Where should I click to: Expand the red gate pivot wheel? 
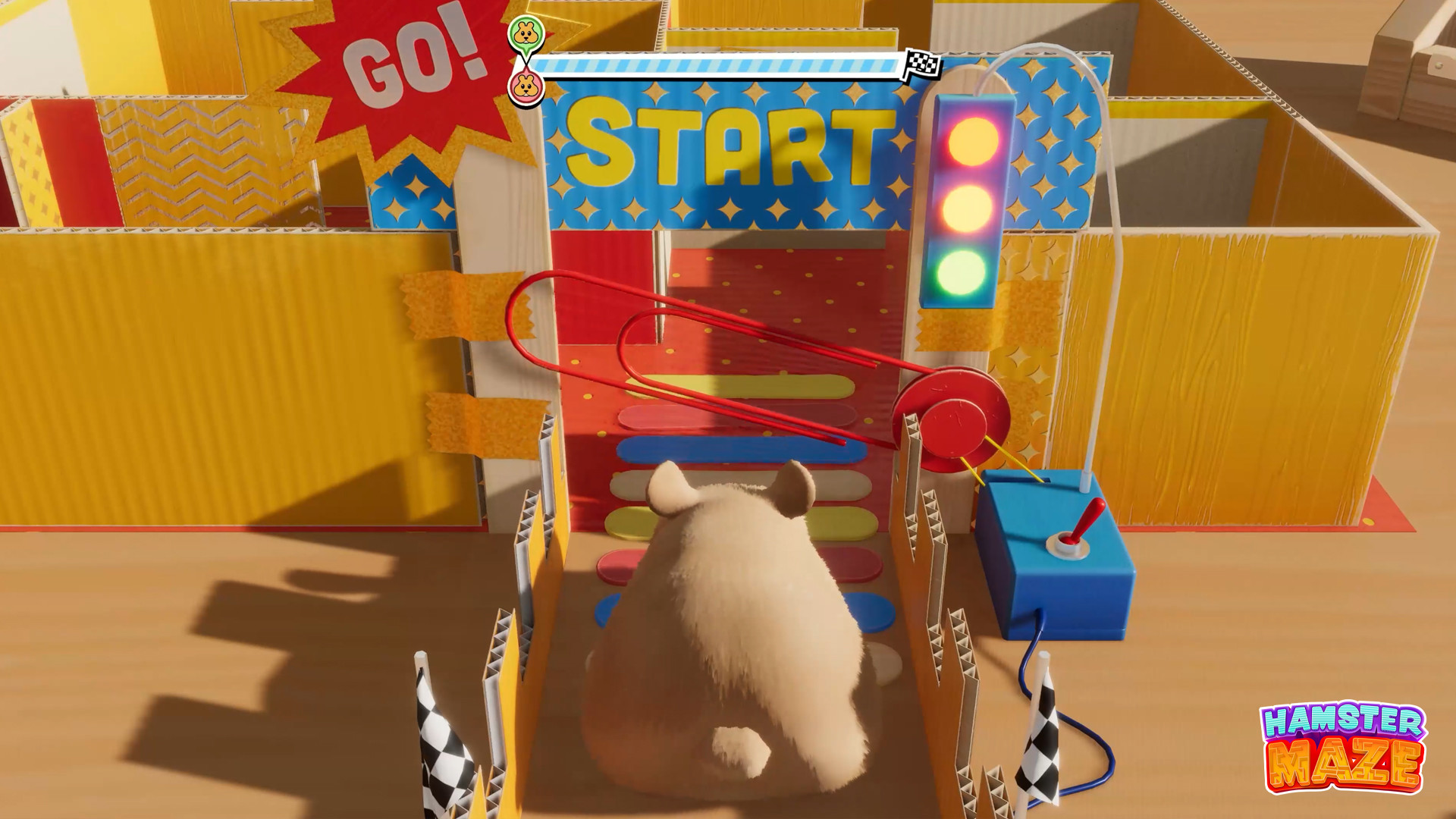click(954, 421)
